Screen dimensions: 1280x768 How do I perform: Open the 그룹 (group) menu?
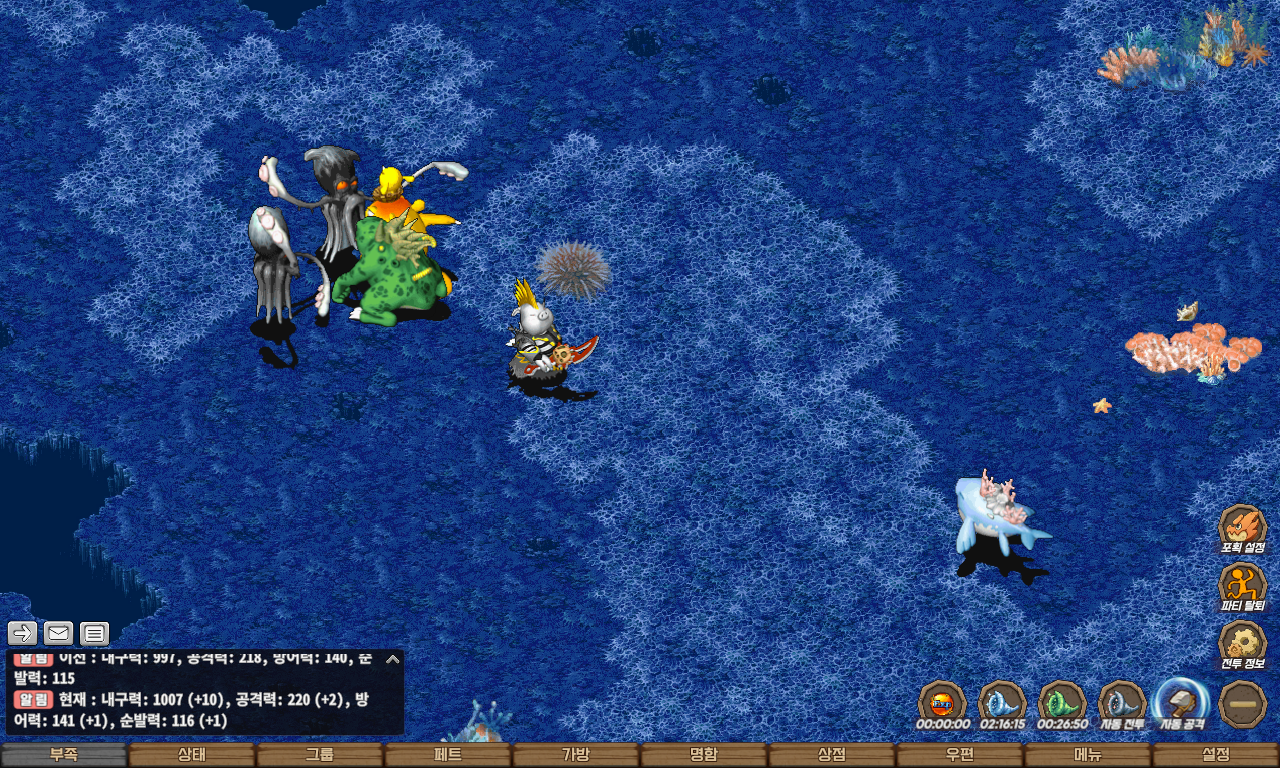(320, 755)
